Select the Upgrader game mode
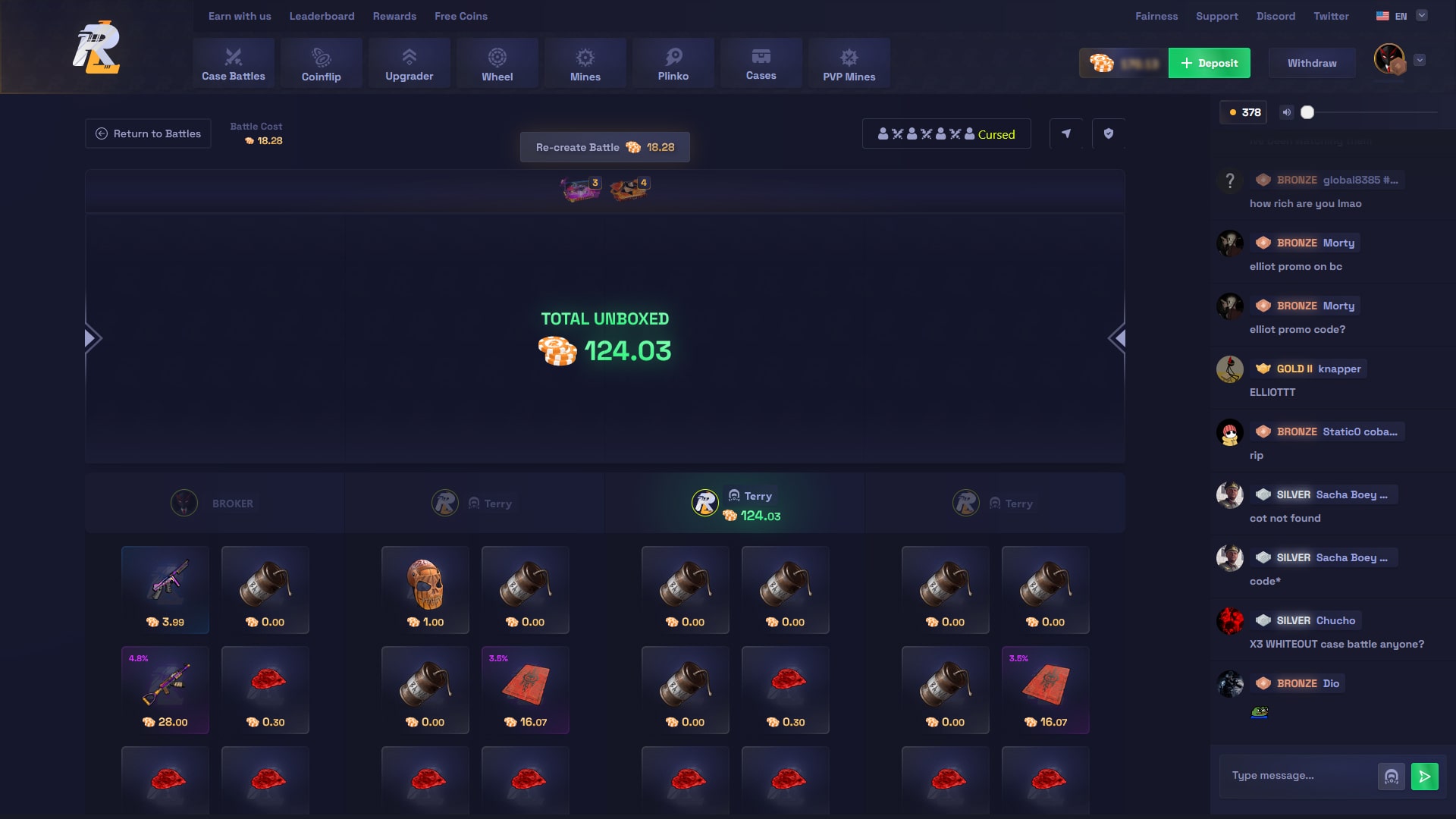 (409, 63)
